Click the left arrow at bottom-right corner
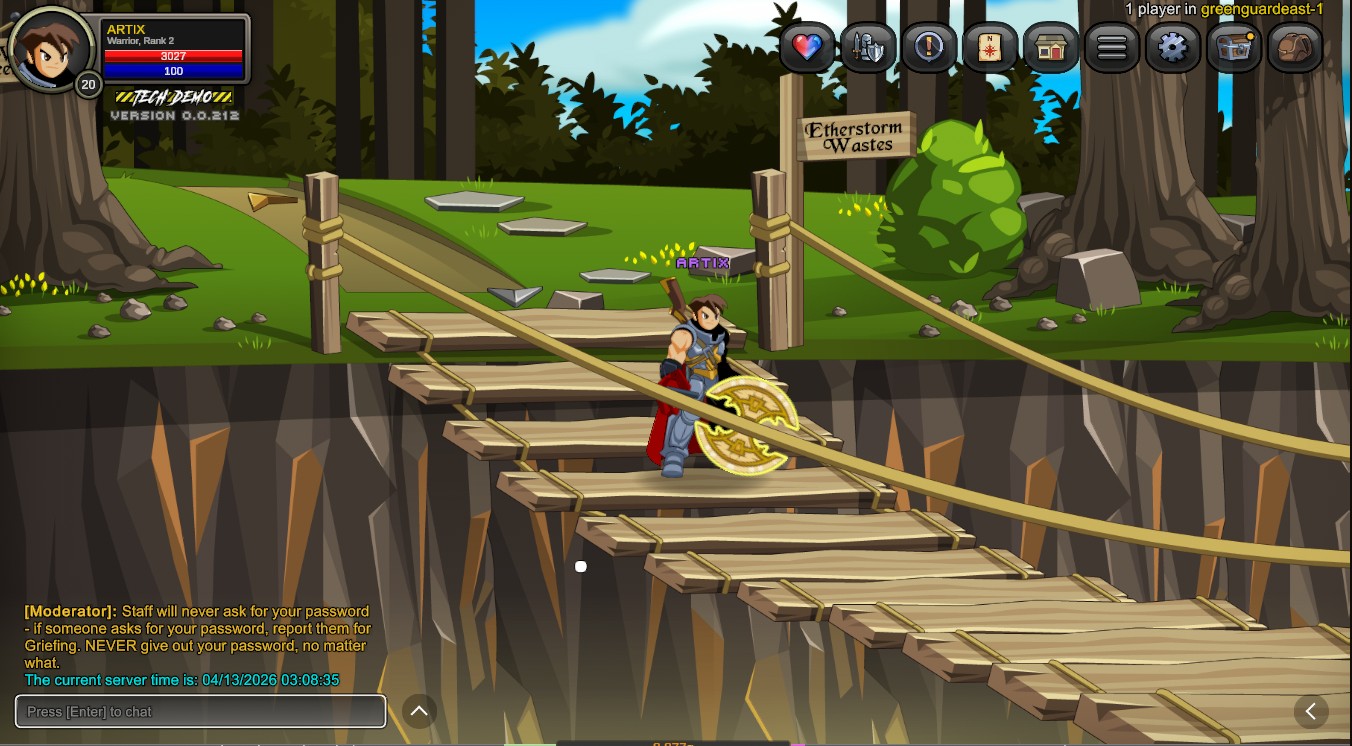This screenshot has height=746, width=1352. (1310, 711)
